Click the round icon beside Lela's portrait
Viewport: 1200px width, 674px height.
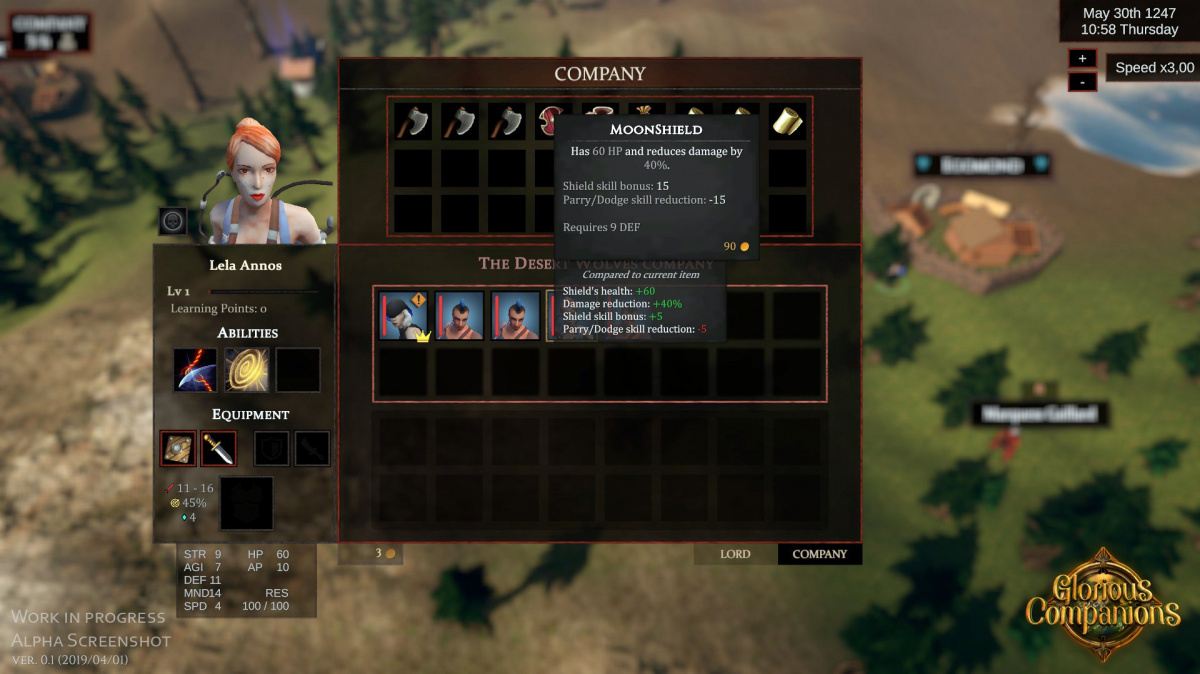point(173,221)
